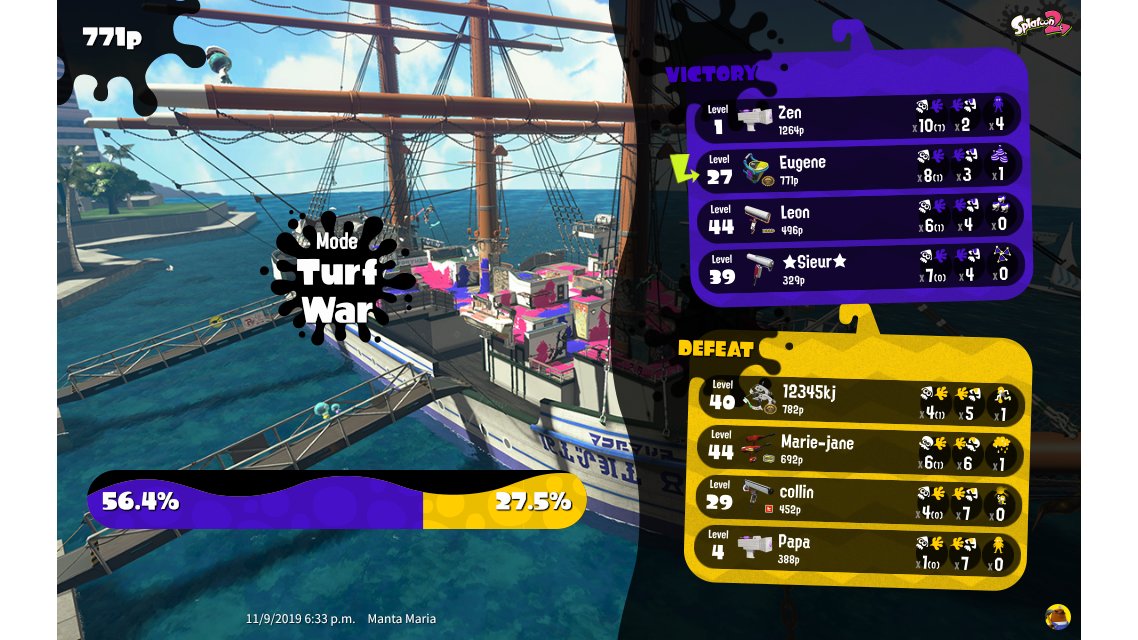This screenshot has height=640, width=1138.
Task: Open Leon's player result row
Action: pyautogui.click(x=858, y=218)
